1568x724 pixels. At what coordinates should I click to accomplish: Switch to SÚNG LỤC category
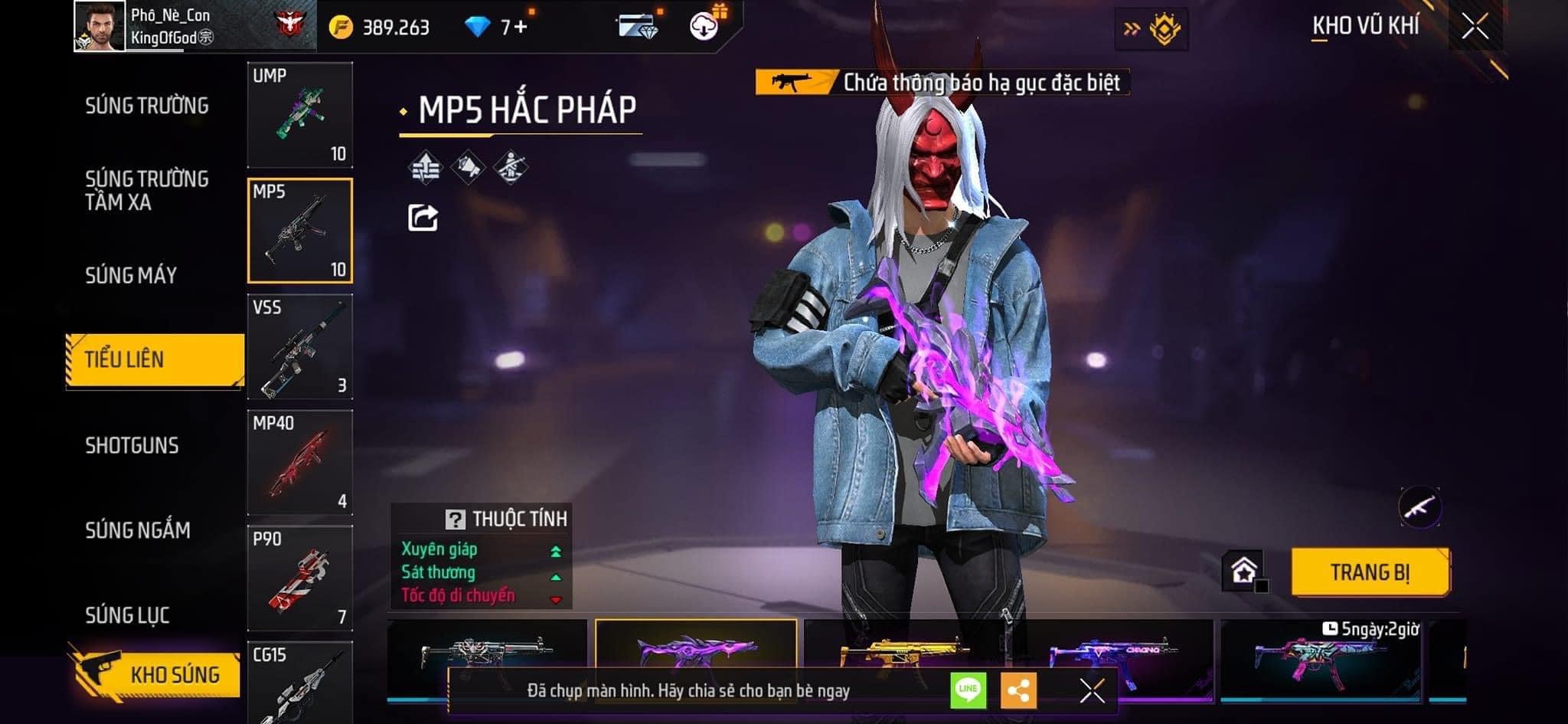click(127, 615)
